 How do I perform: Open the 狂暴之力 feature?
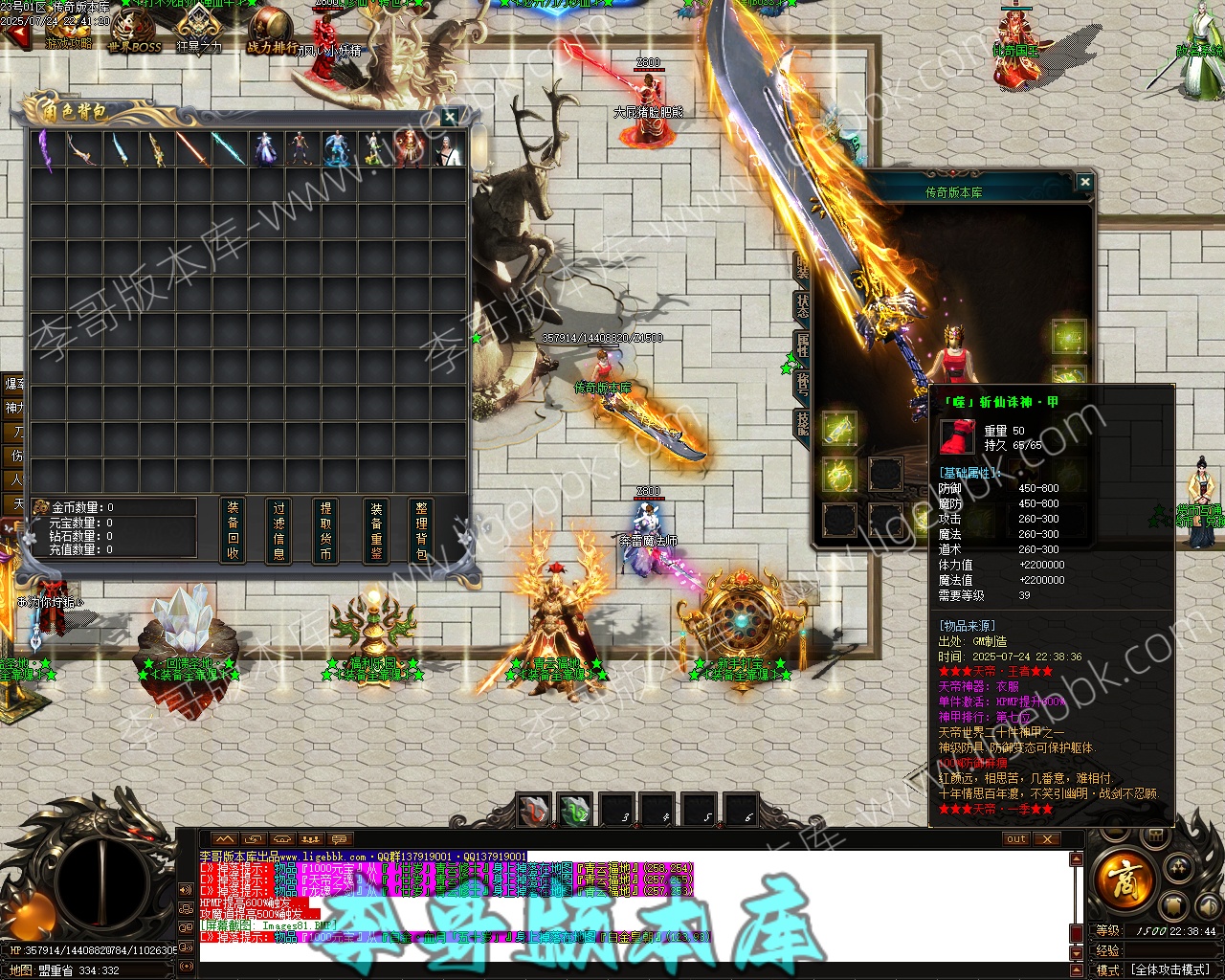[x=199, y=30]
